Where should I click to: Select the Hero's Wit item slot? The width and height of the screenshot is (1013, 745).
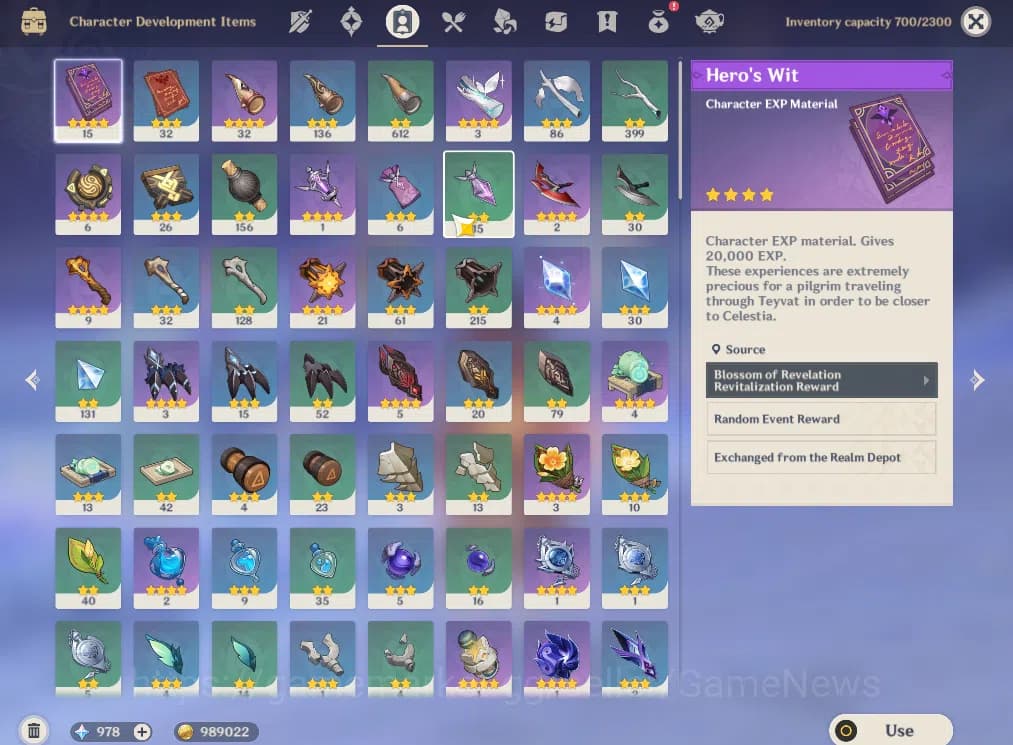pos(88,100)
